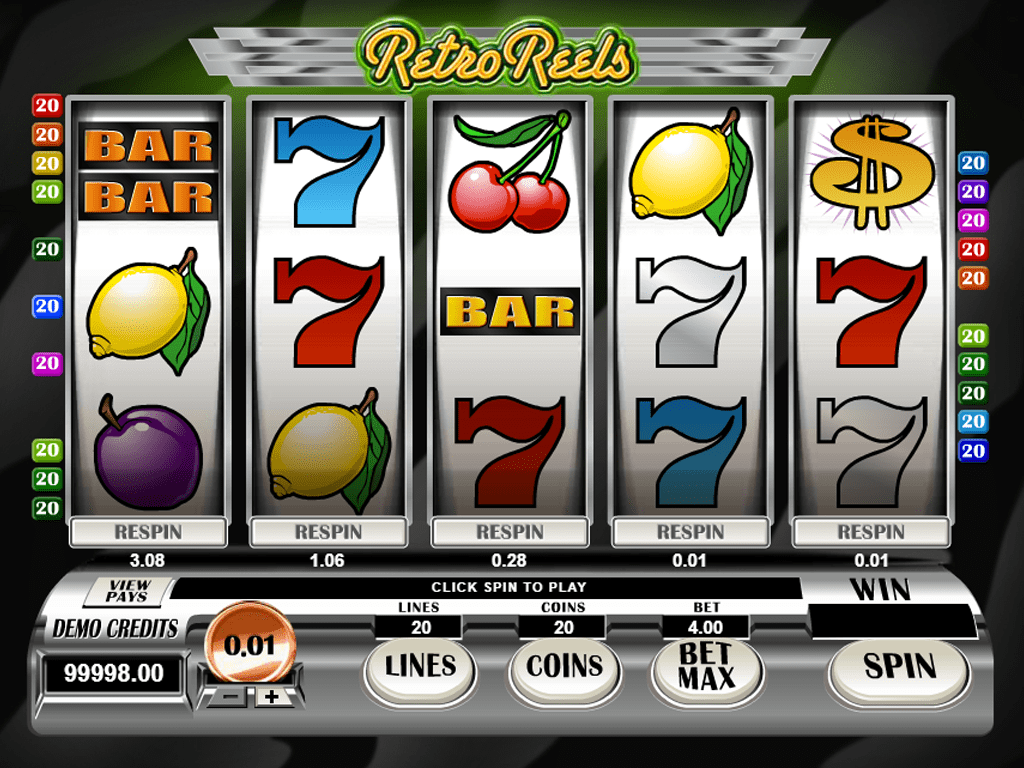Viewport: 1024px width, 768px height.
Task: Respin the reel costing 0.28
Action: (x=509, y=532)
